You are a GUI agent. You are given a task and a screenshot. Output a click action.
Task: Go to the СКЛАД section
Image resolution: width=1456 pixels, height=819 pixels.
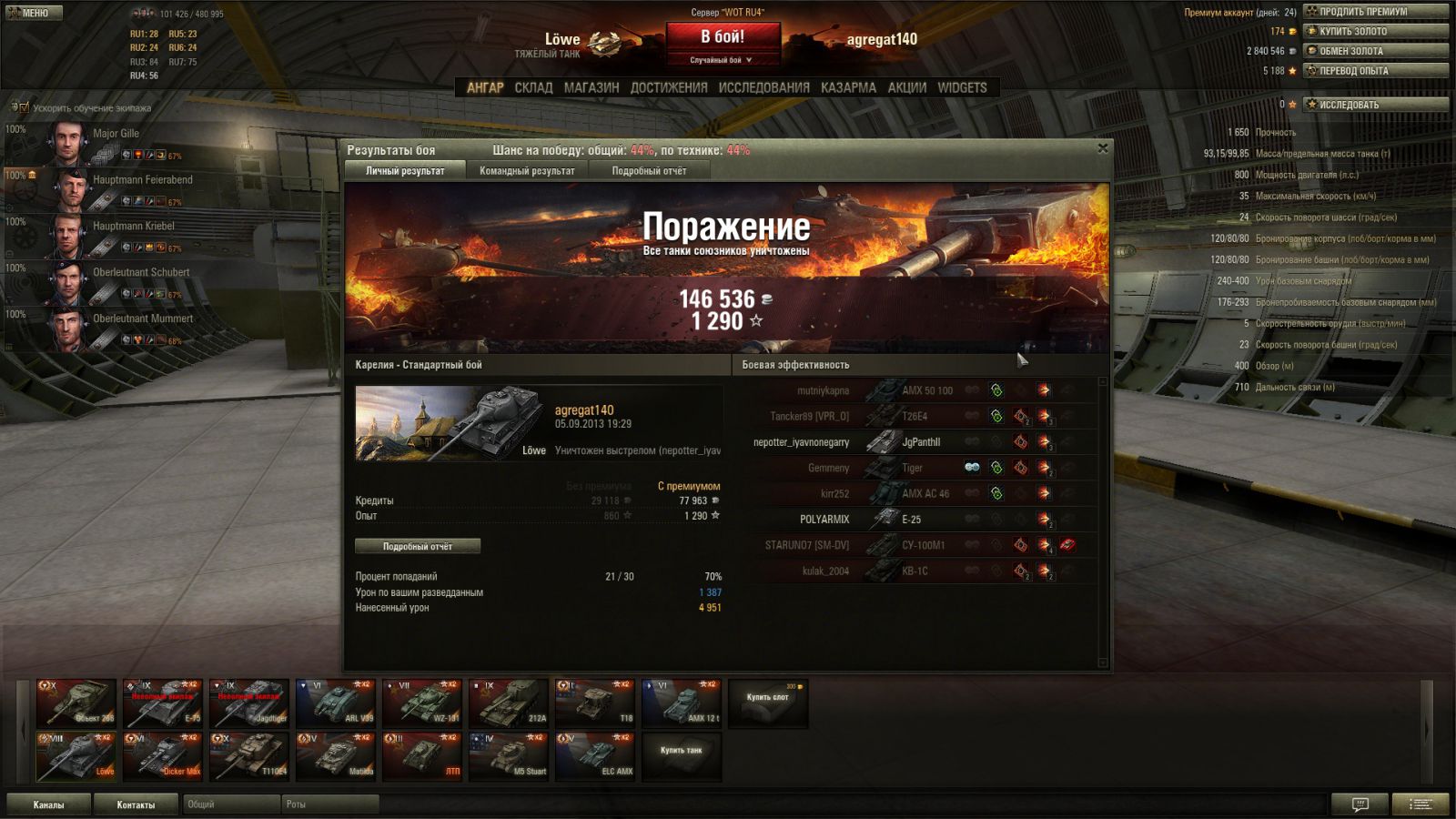click(x=533, y=87)
